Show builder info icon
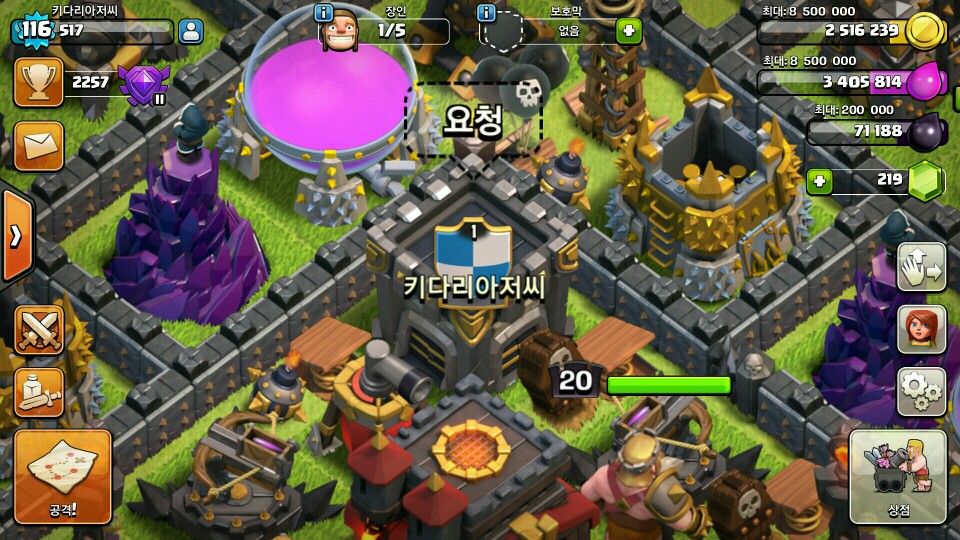The height and width of the screenshot is (540, 960). [x=324, y=13]
